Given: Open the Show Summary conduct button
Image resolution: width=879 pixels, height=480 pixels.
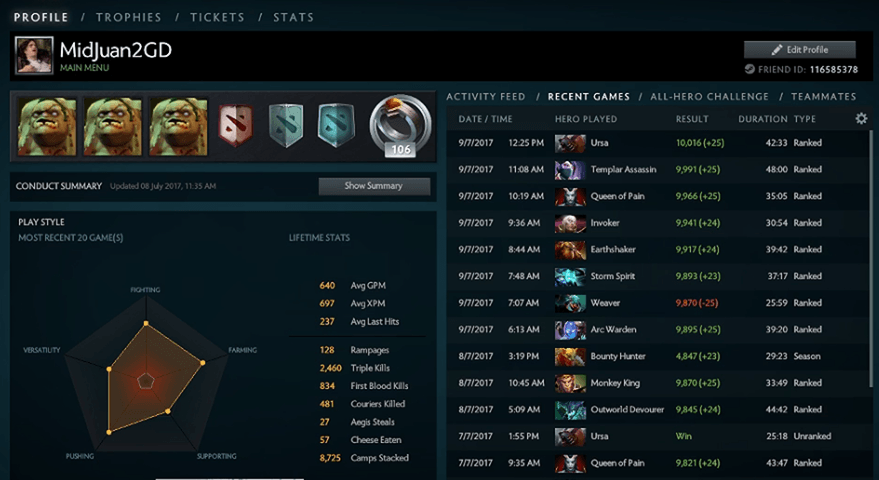Looking at the screenshot, I should [x=374, y=186].
